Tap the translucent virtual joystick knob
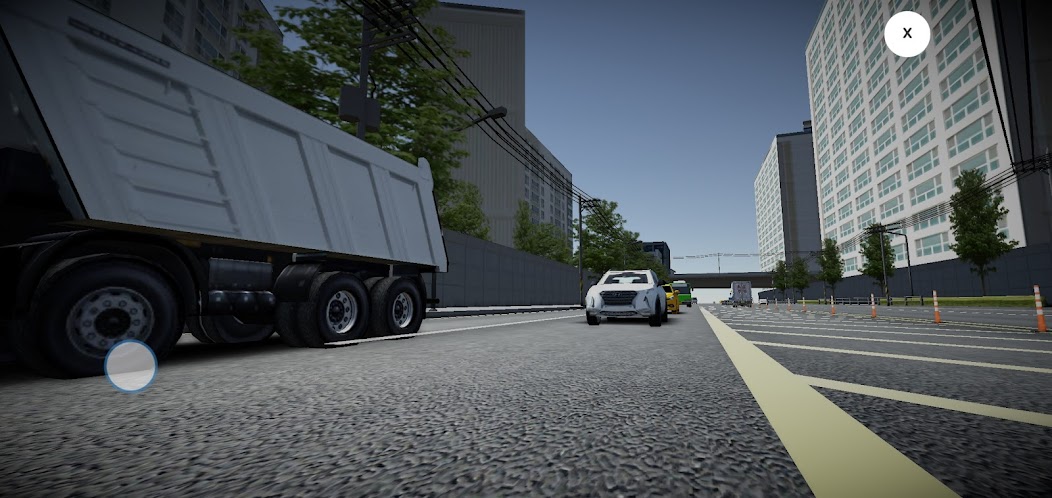This screenshot has width=1052, height=498. [131, 366]
